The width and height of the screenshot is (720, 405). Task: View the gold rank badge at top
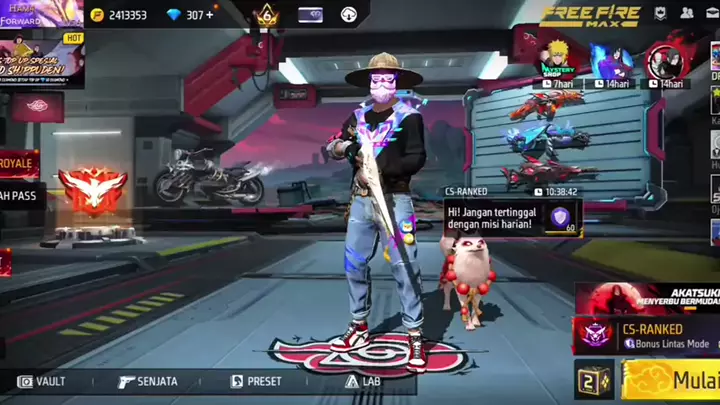[x=266, y=15]
